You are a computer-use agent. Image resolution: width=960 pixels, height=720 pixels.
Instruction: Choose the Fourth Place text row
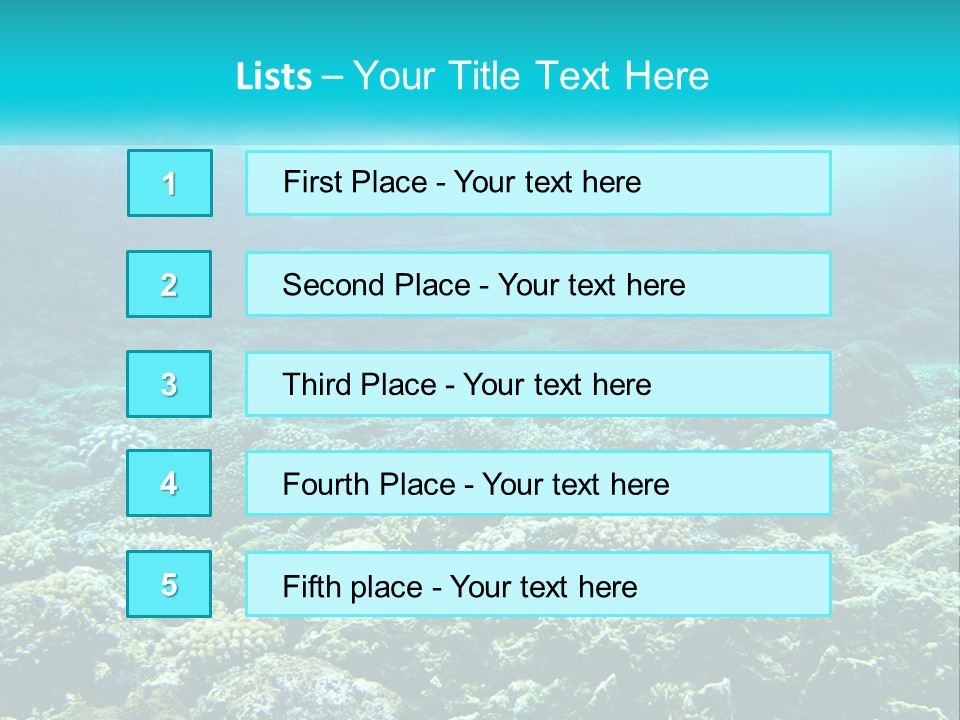pos(538,484)
